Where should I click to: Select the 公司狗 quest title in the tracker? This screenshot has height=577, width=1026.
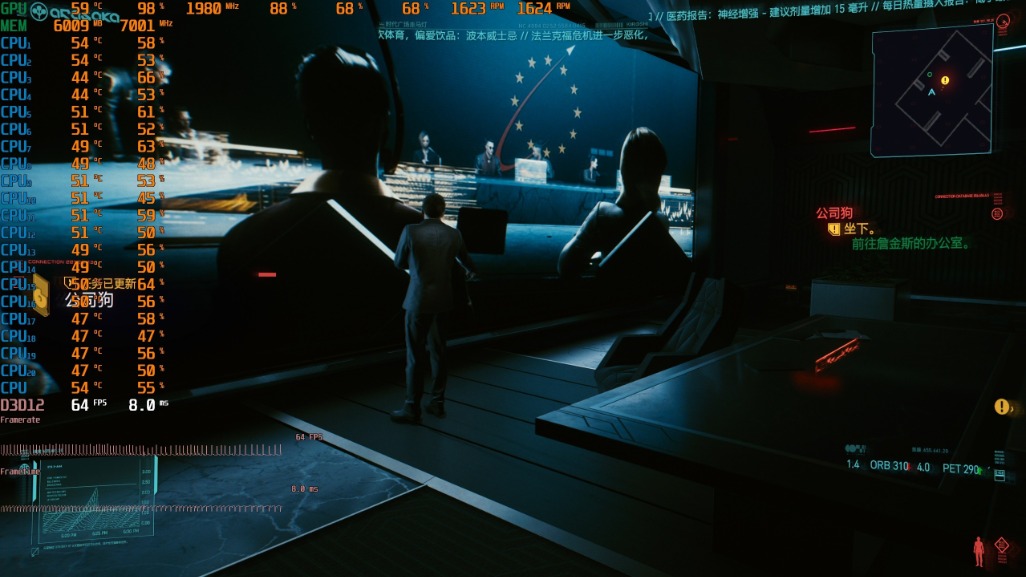coord(834,213)
